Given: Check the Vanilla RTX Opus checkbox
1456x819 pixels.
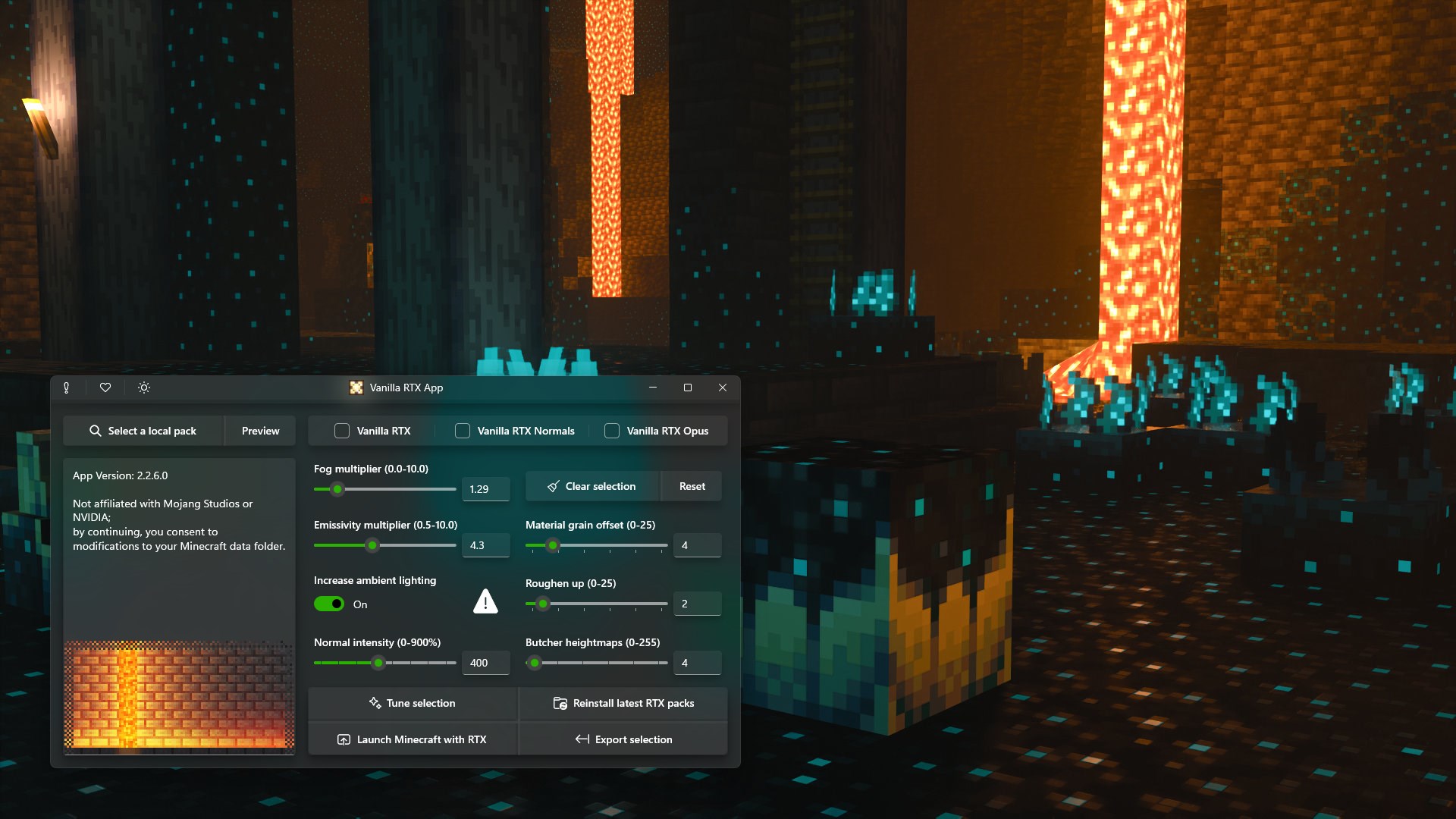Looking at the screenshot, I should pyautogui.click(x=611, y=430).
